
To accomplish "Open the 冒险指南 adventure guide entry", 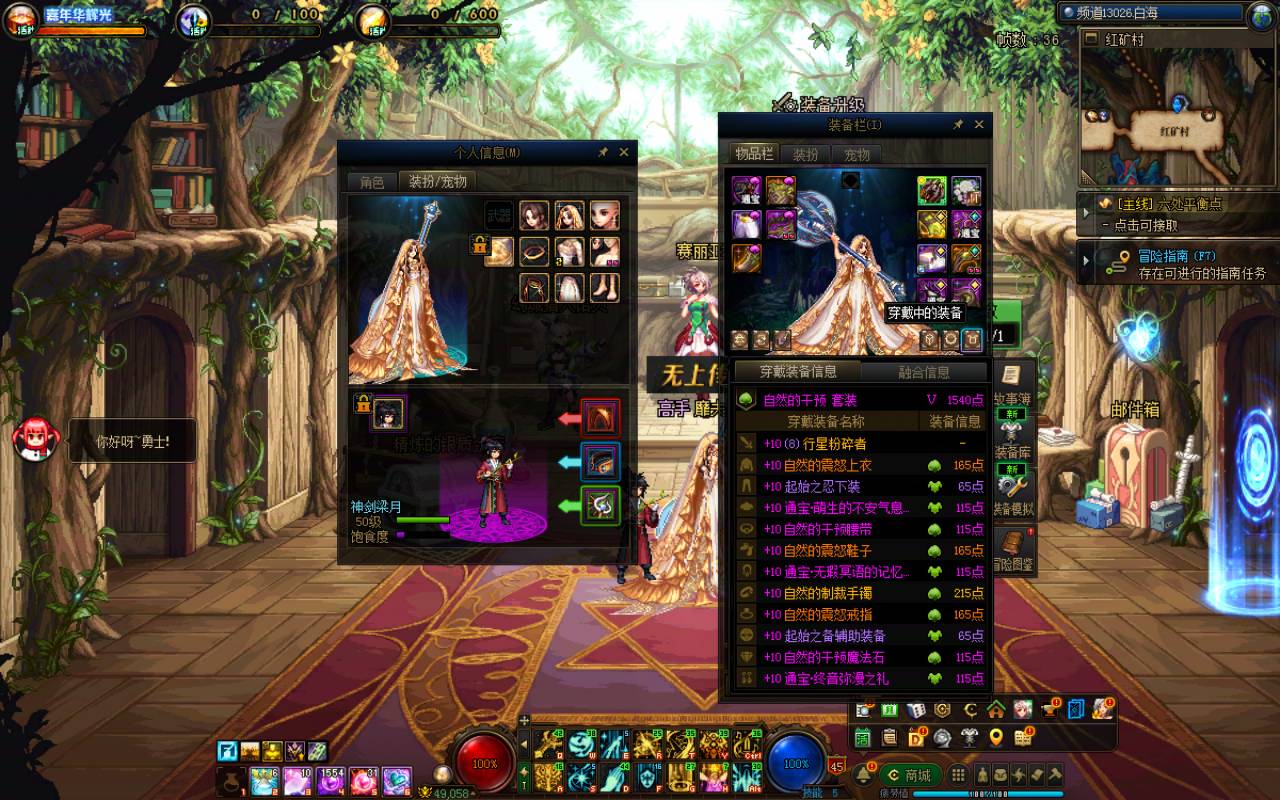I will (1175, 264).
